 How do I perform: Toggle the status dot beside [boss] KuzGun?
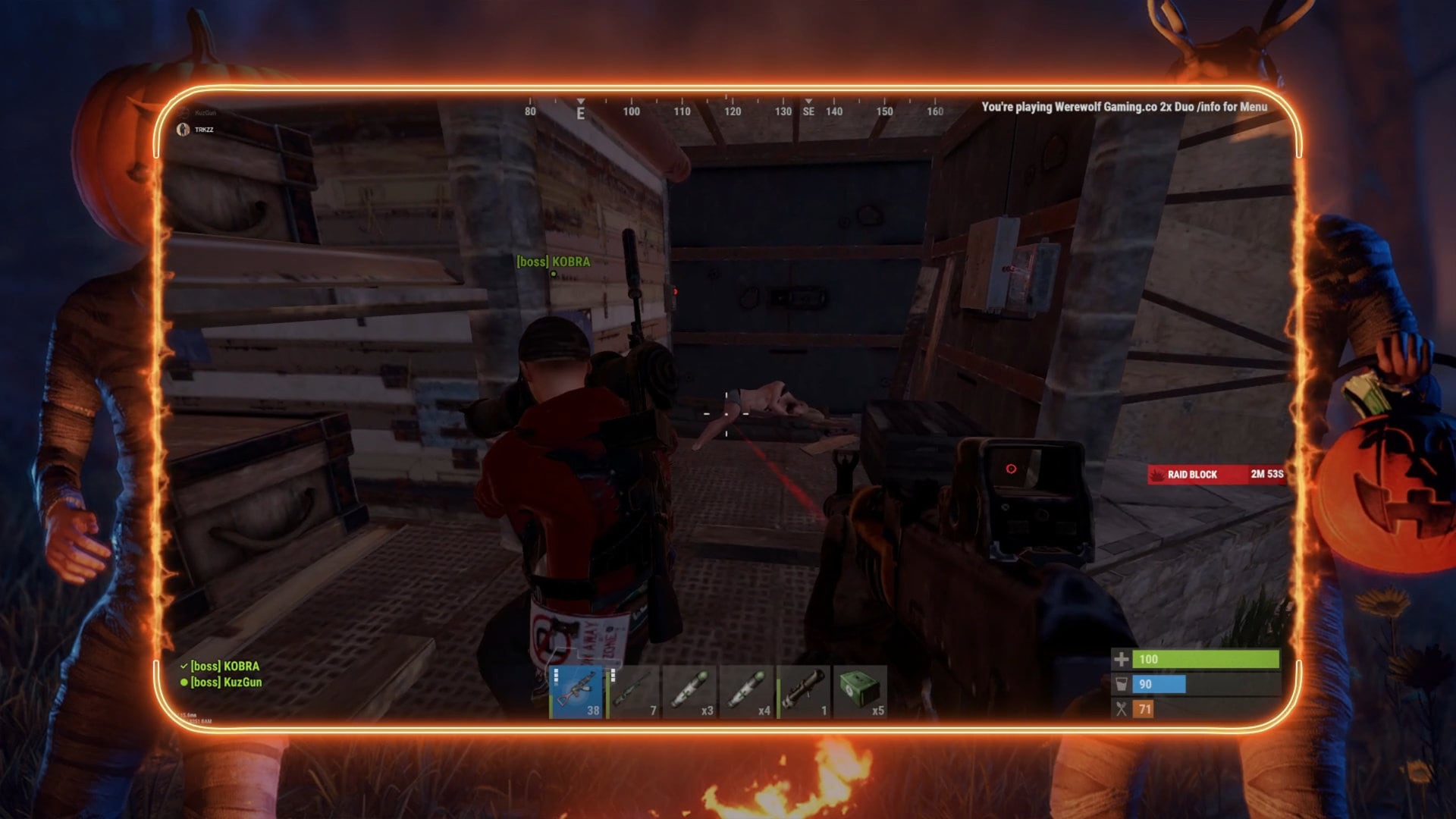click(x=183, y=682)
